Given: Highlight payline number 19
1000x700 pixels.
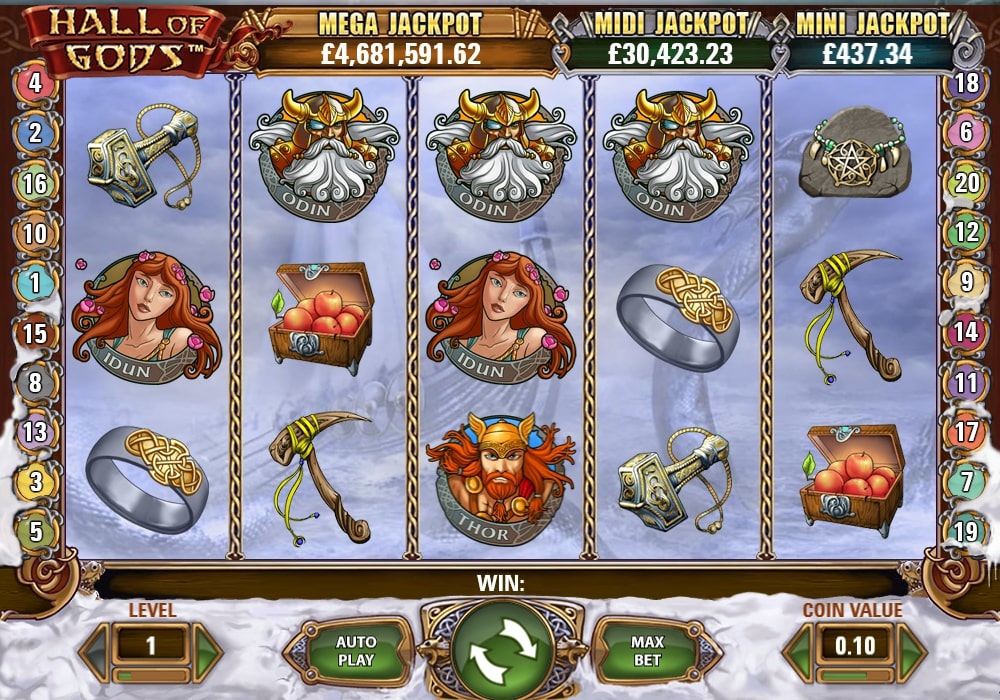Looking at the screenshot, I should click(x=966, y=531).
